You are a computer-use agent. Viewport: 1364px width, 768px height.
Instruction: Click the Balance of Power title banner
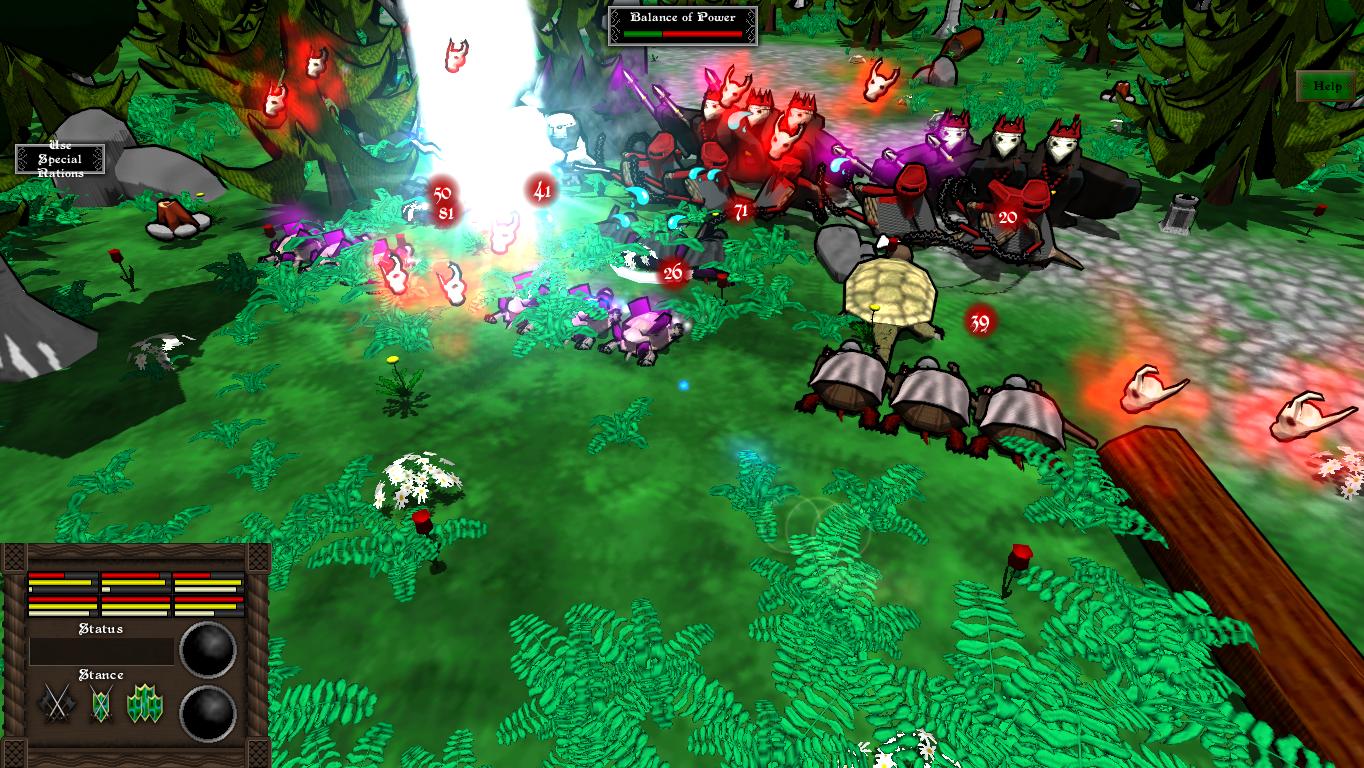coord(681,17)
